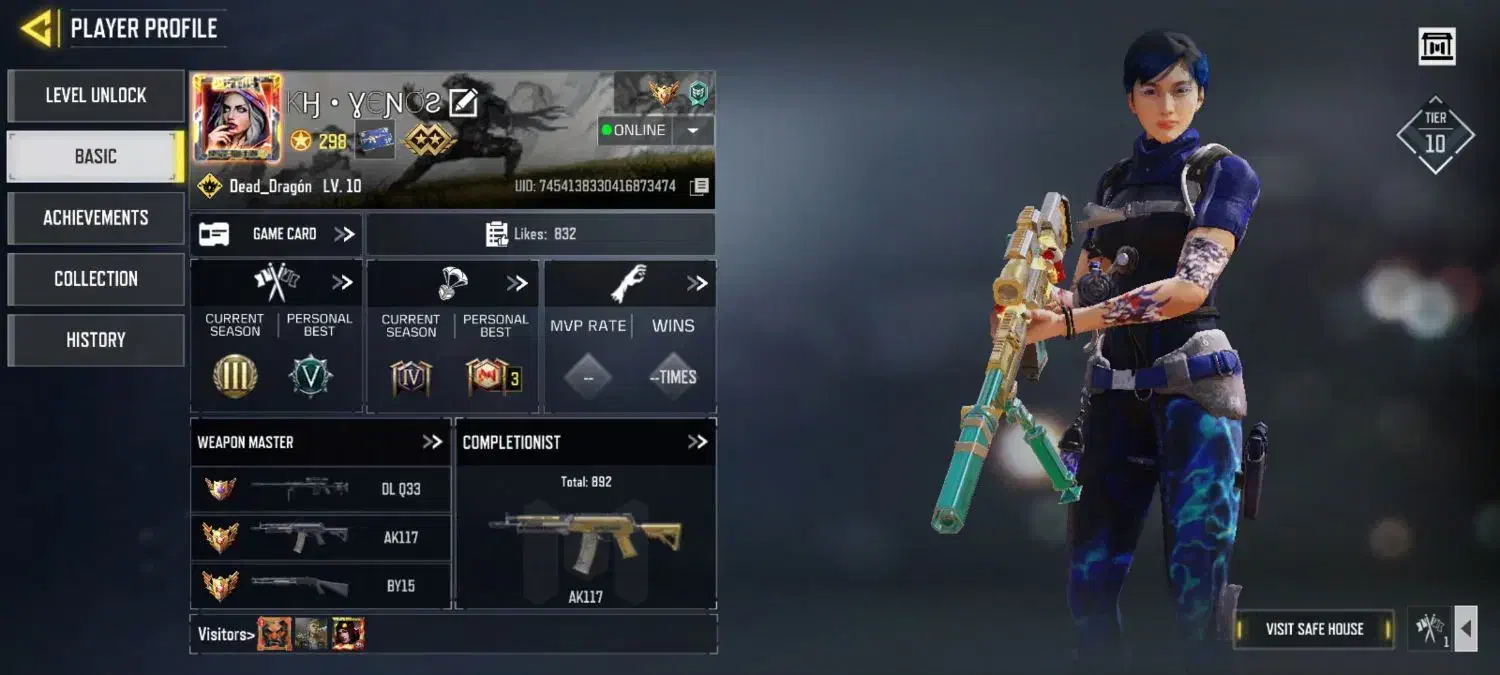Screen dimensions: 1500x675
Task: Expand the Completionist section
Action: coord(697,442)
